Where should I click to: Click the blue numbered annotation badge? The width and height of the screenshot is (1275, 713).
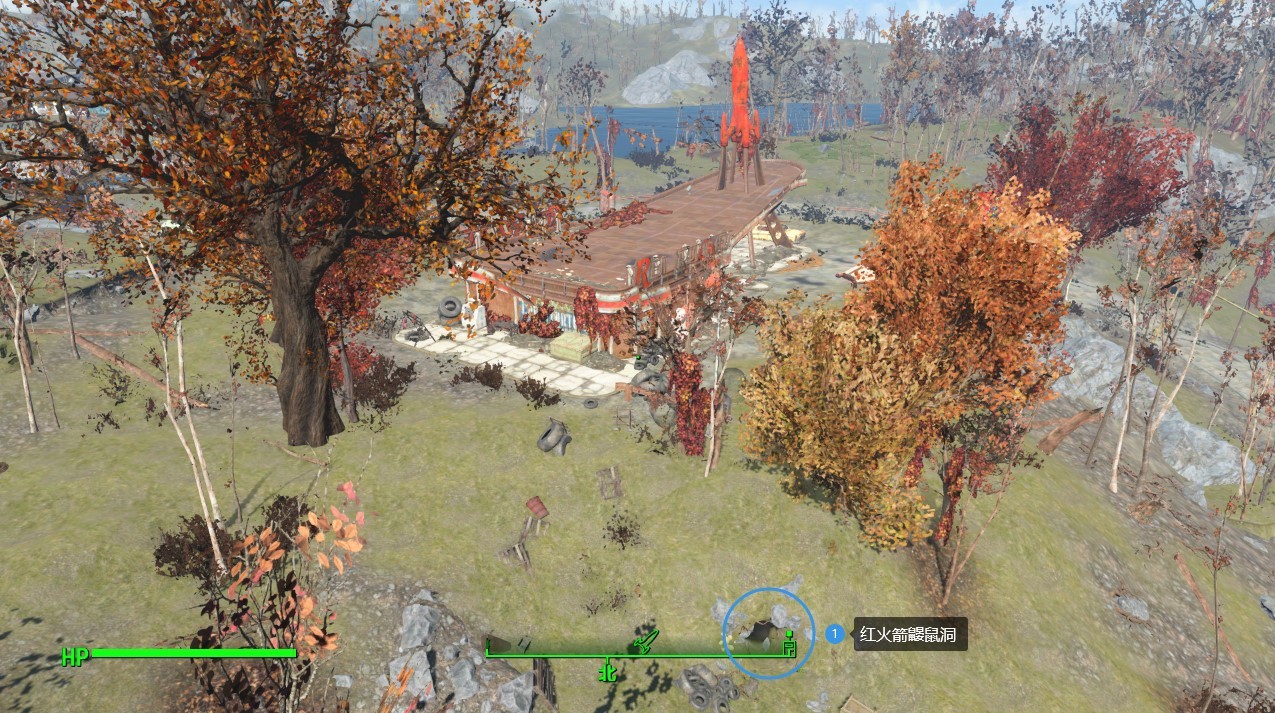coord(835,634)
